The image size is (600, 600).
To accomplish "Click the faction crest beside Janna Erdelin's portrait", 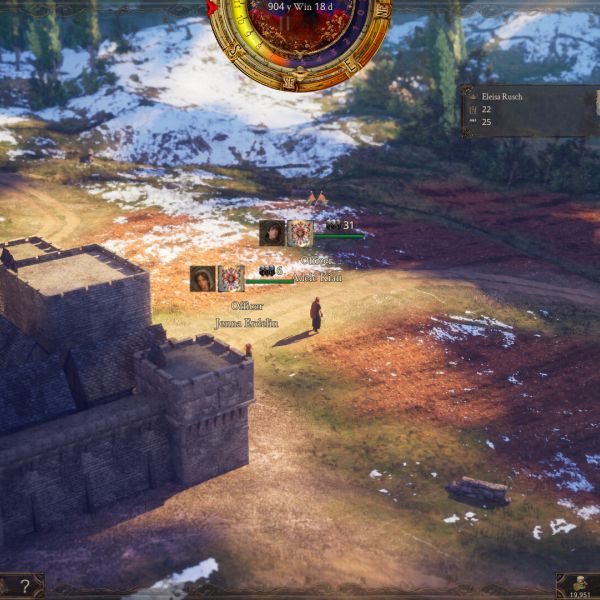I will pos(231,278).
